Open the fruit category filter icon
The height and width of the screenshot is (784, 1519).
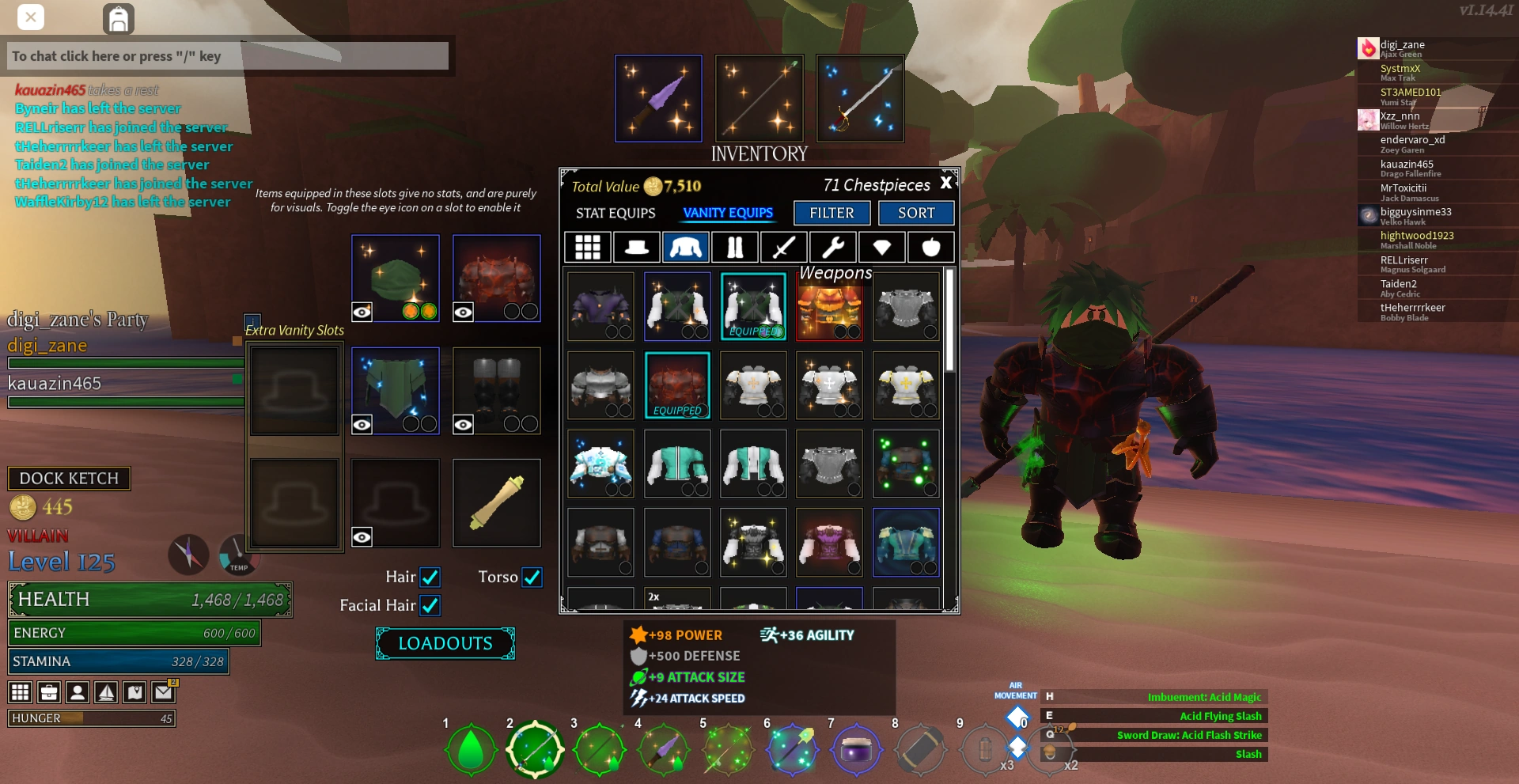(930, 247)
